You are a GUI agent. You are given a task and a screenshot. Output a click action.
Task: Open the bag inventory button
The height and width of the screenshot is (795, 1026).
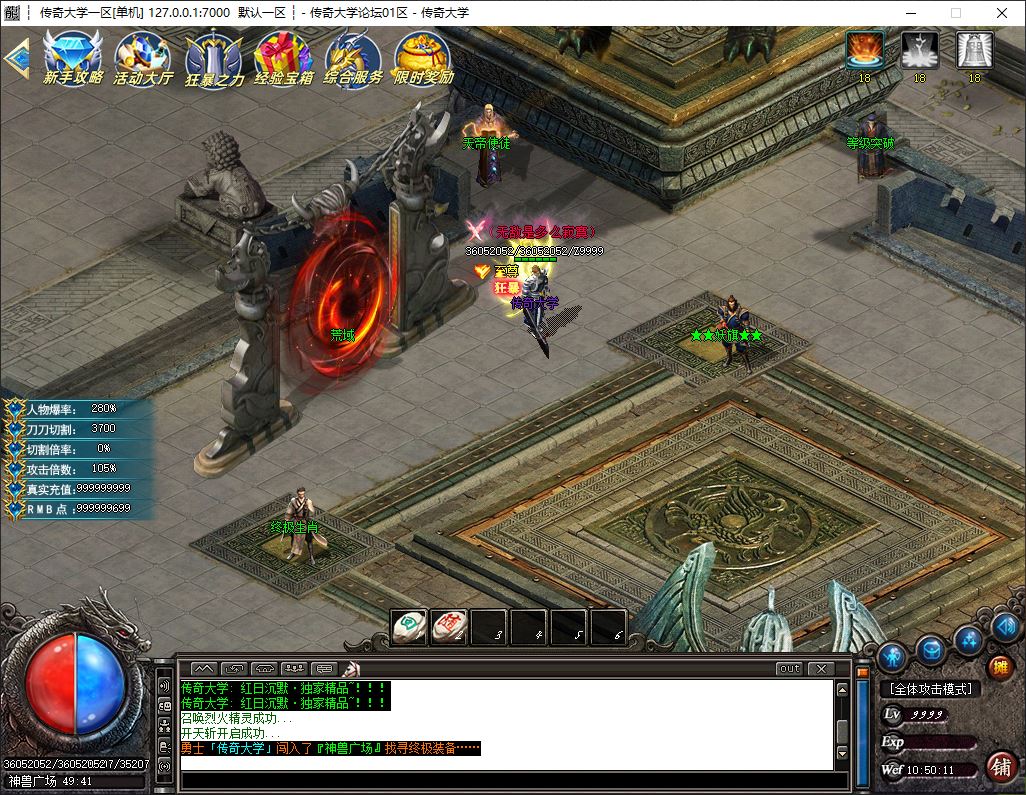tap(931, 651)
